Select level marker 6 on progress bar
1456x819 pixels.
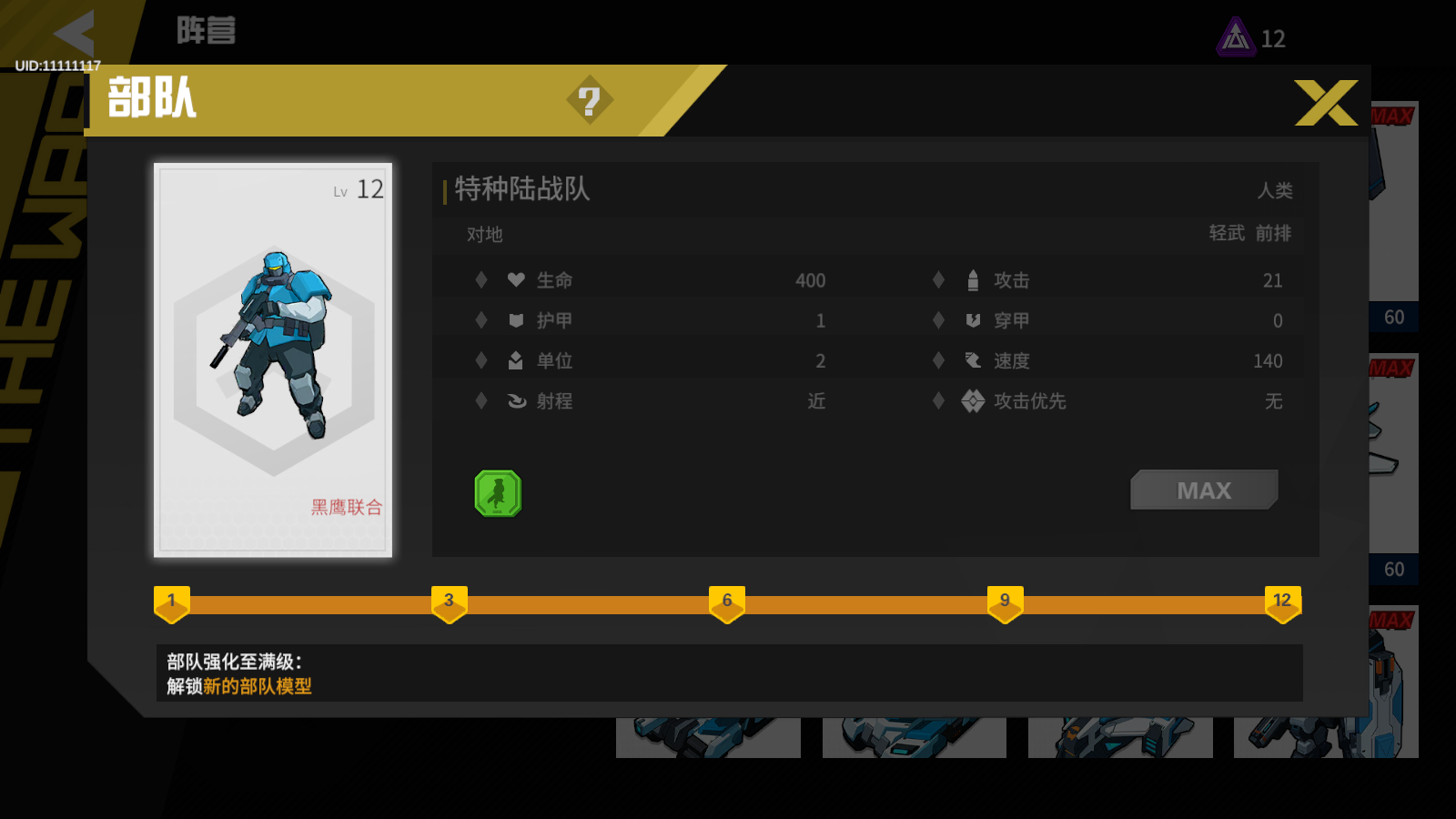(726, 601)
